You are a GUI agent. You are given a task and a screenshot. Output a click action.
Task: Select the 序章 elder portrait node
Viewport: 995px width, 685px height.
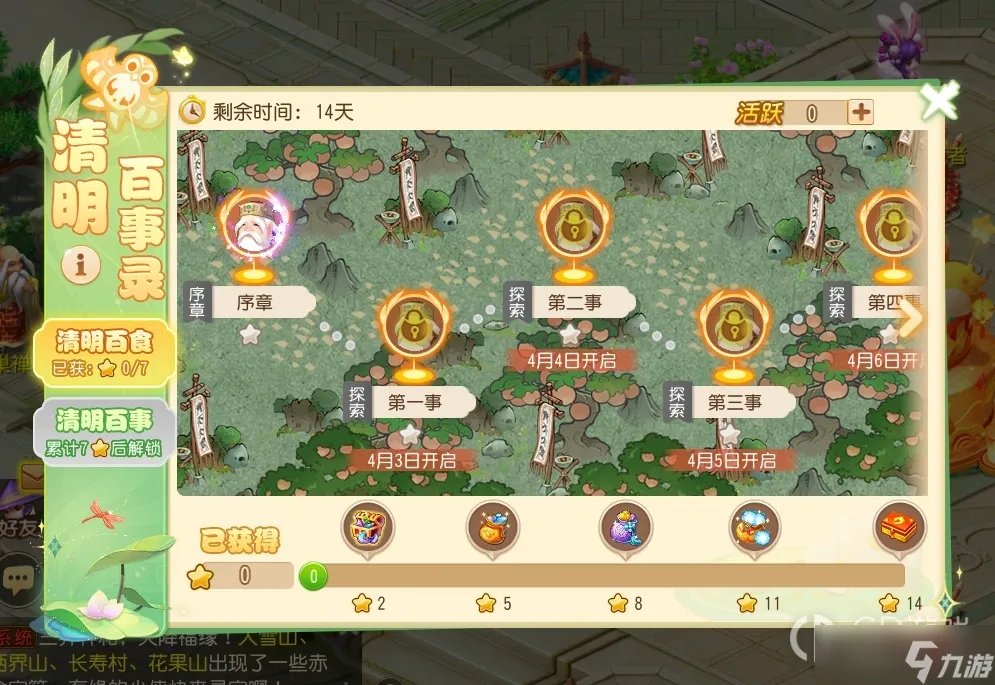[252, 229]
